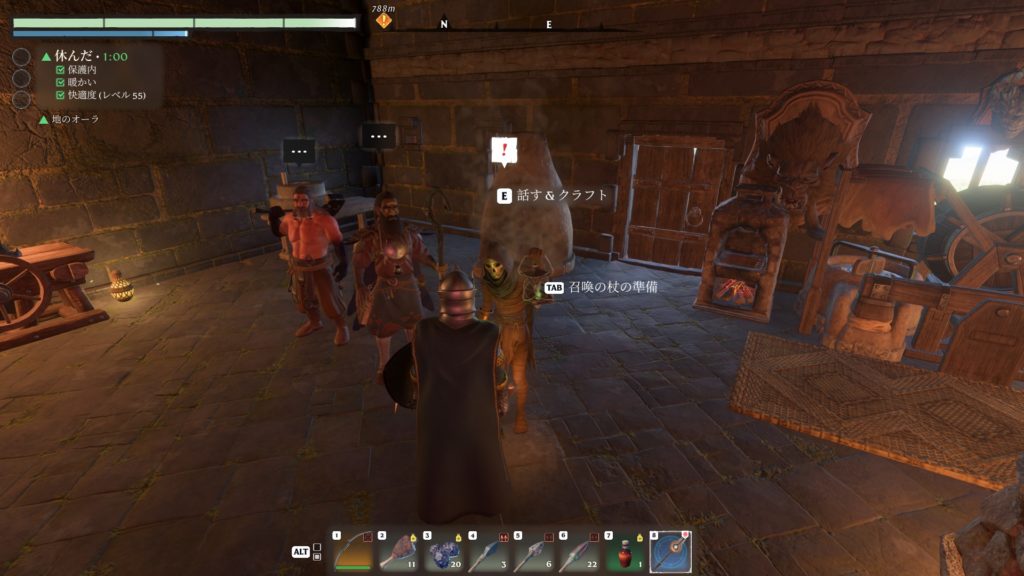Click the exclamation speech bubble above the NPC
The image size is (1024, 576).
505,152
